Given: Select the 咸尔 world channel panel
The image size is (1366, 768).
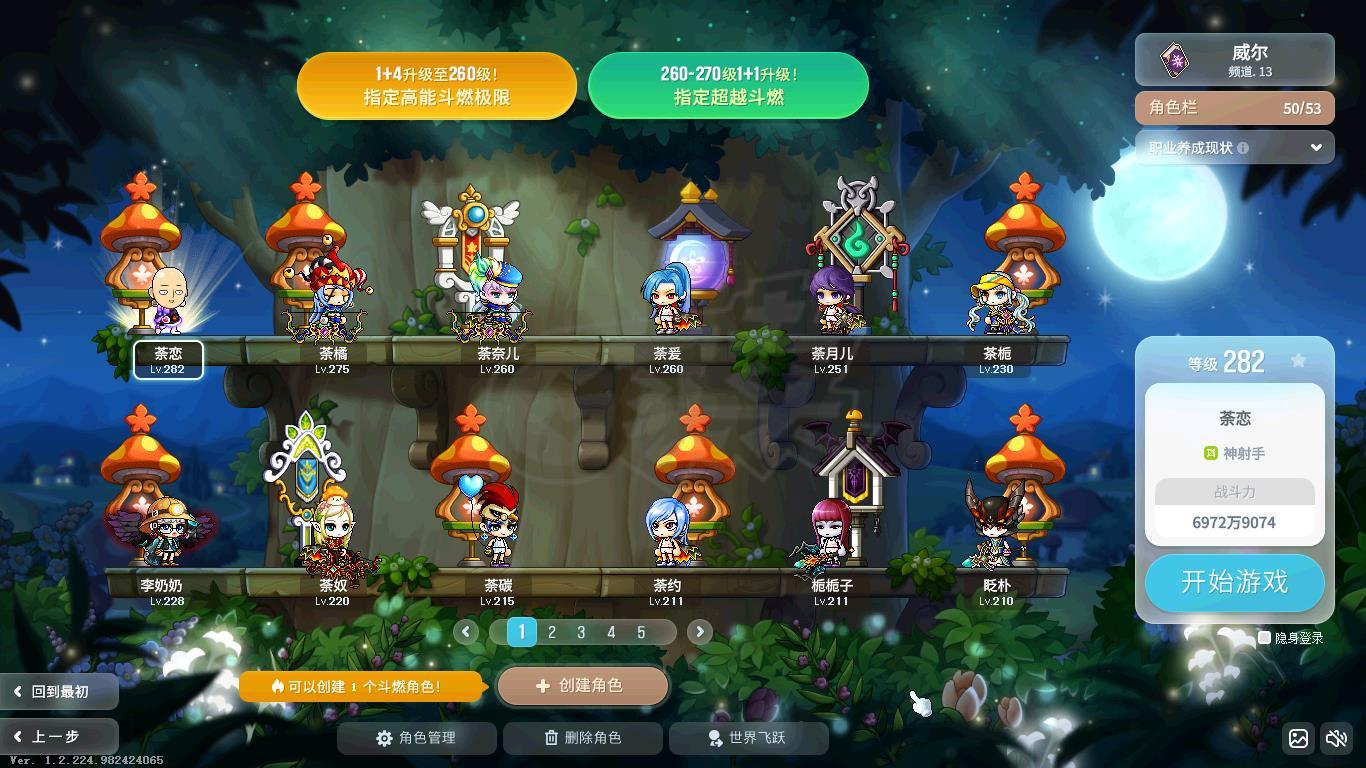Looking at the screenshot, I should 1234,60.
